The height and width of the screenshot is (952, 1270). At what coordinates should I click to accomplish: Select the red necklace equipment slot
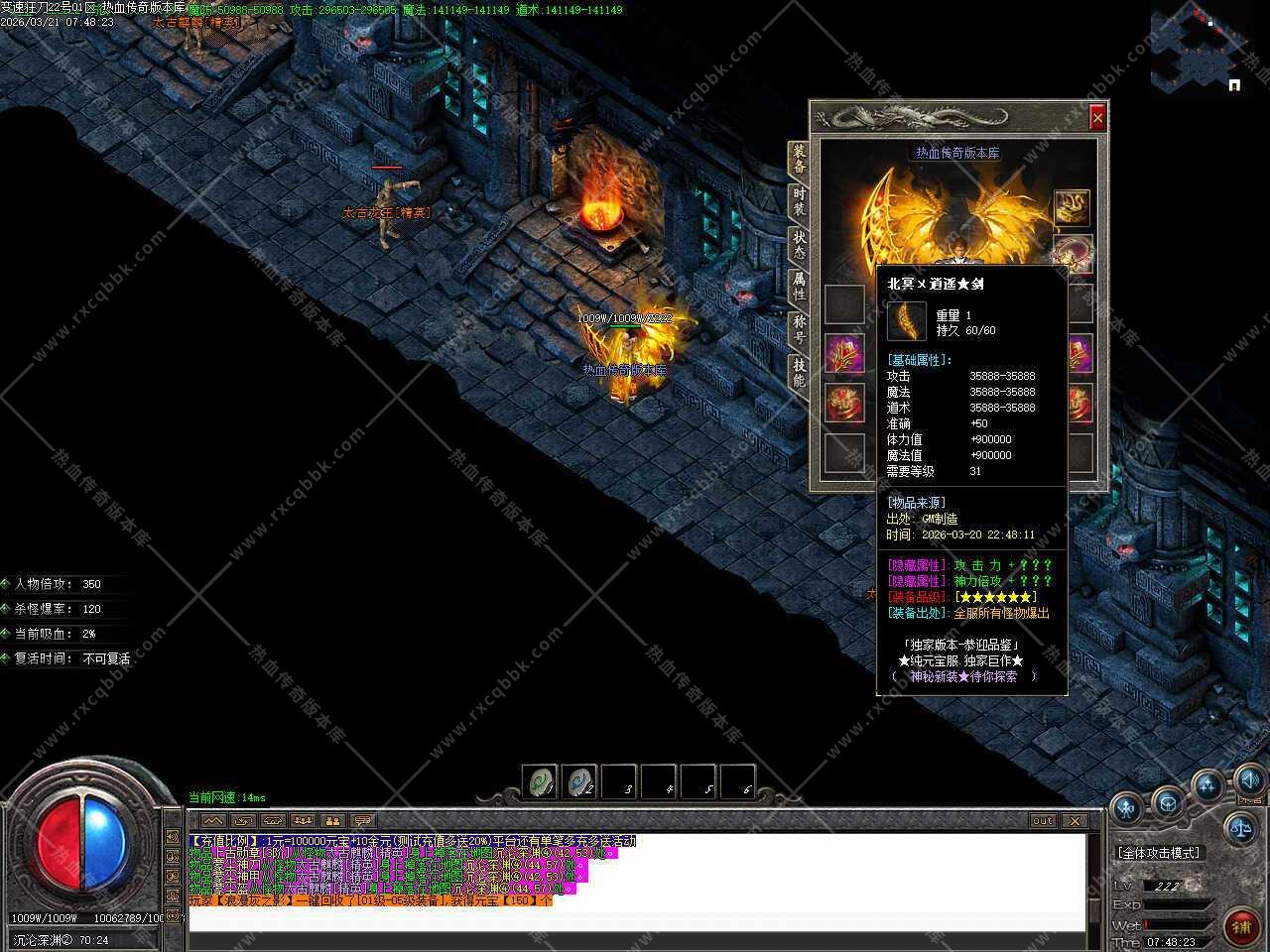coord(1072,253)
